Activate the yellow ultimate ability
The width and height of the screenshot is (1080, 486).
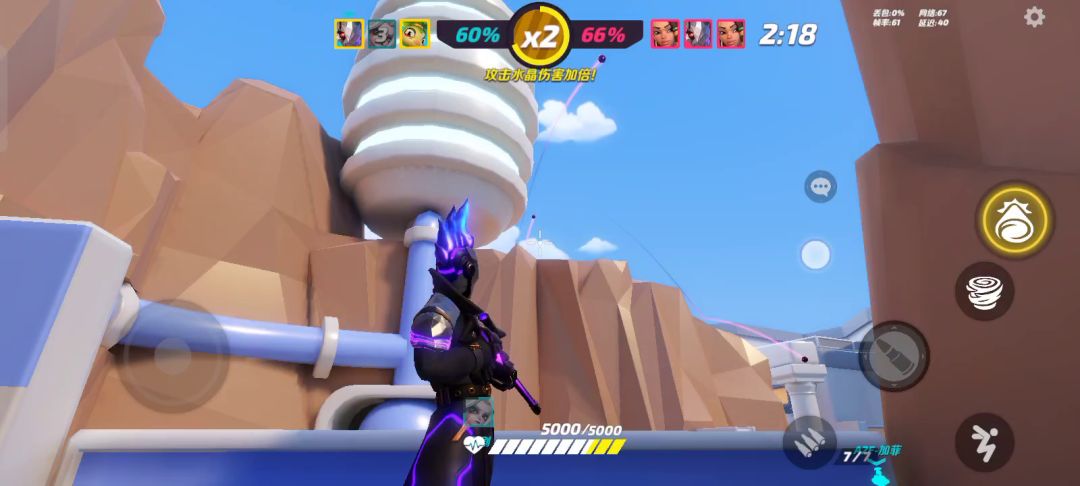1014,218
